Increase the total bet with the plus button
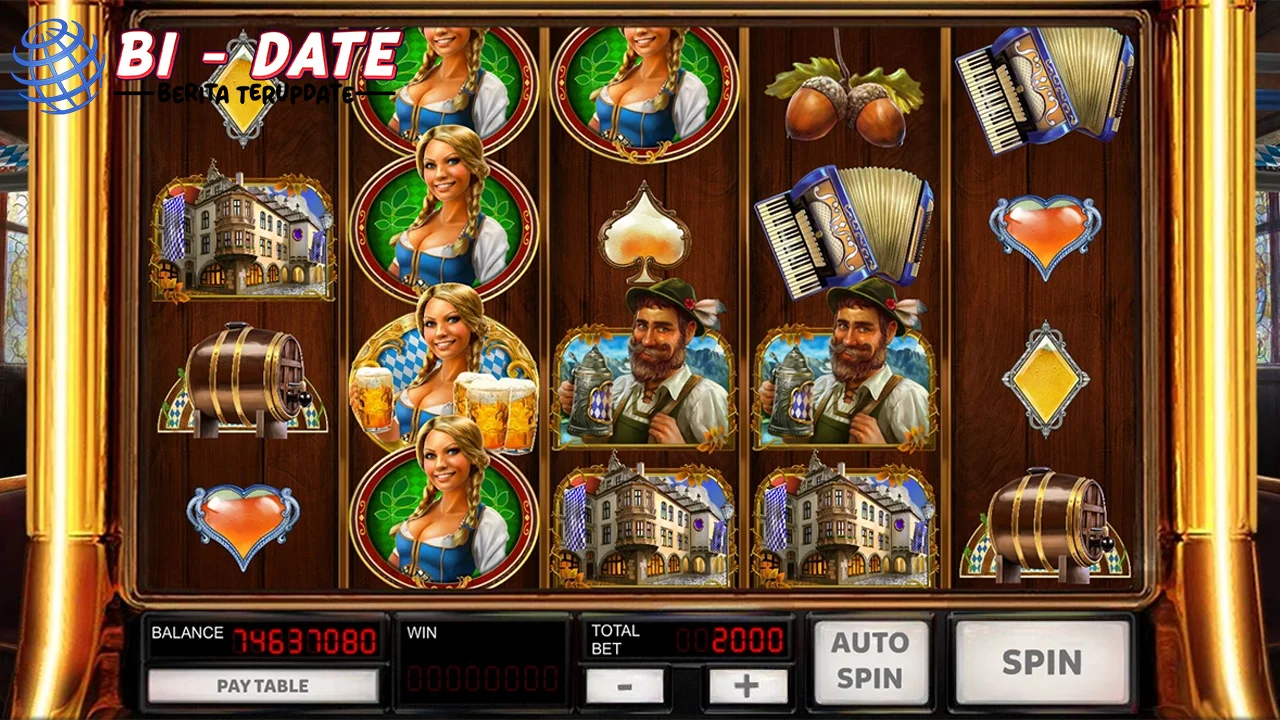The image size is (1280, 720). 747,686
